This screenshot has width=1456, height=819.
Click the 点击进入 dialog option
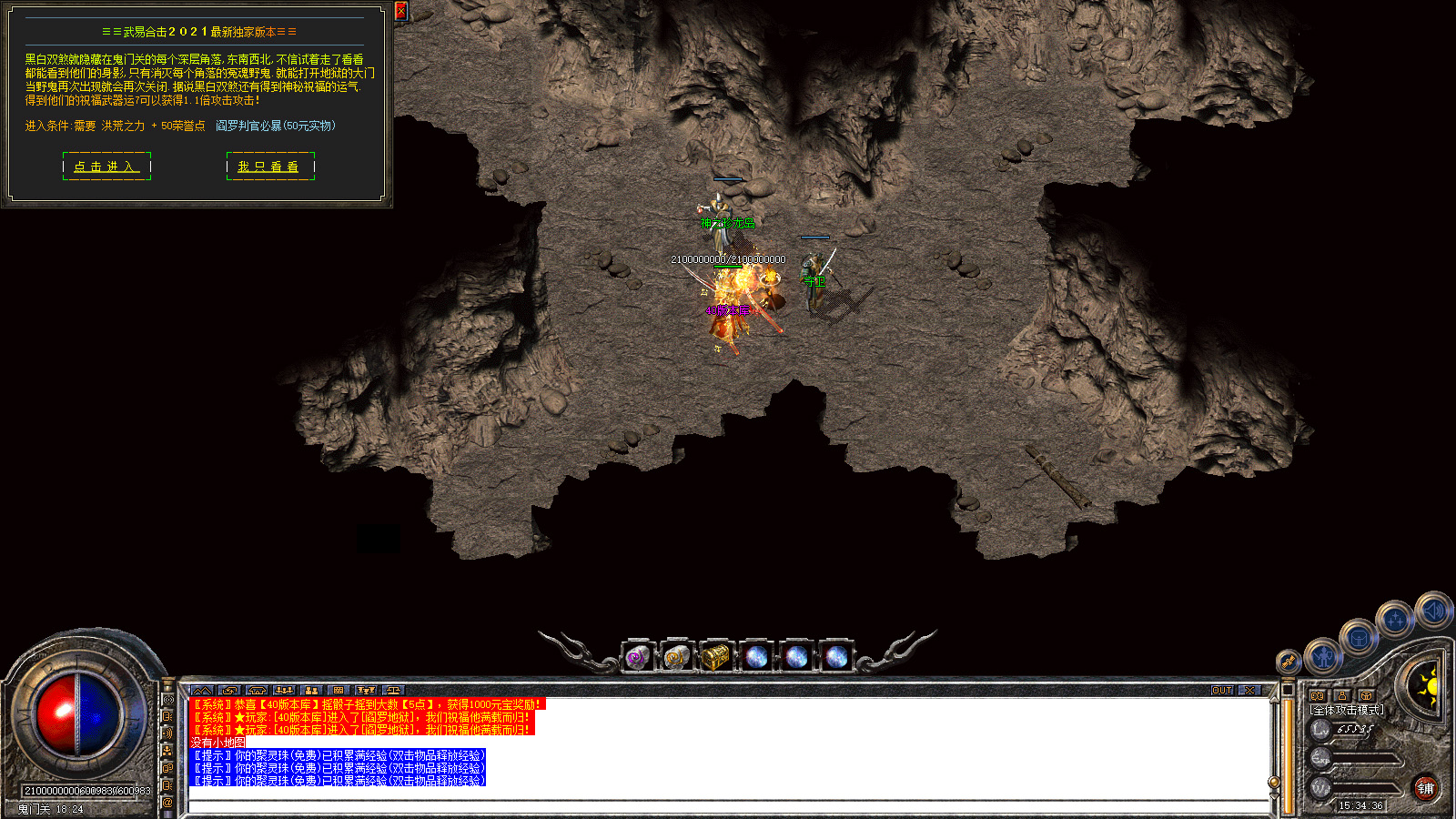106,167
